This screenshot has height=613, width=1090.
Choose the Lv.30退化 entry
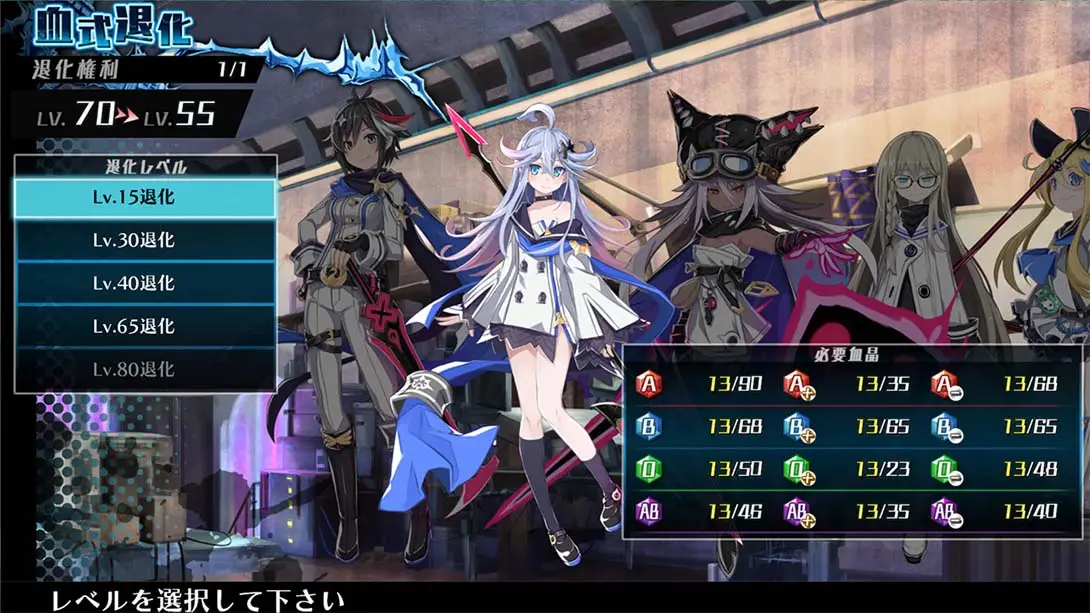(x=145, y=241)
